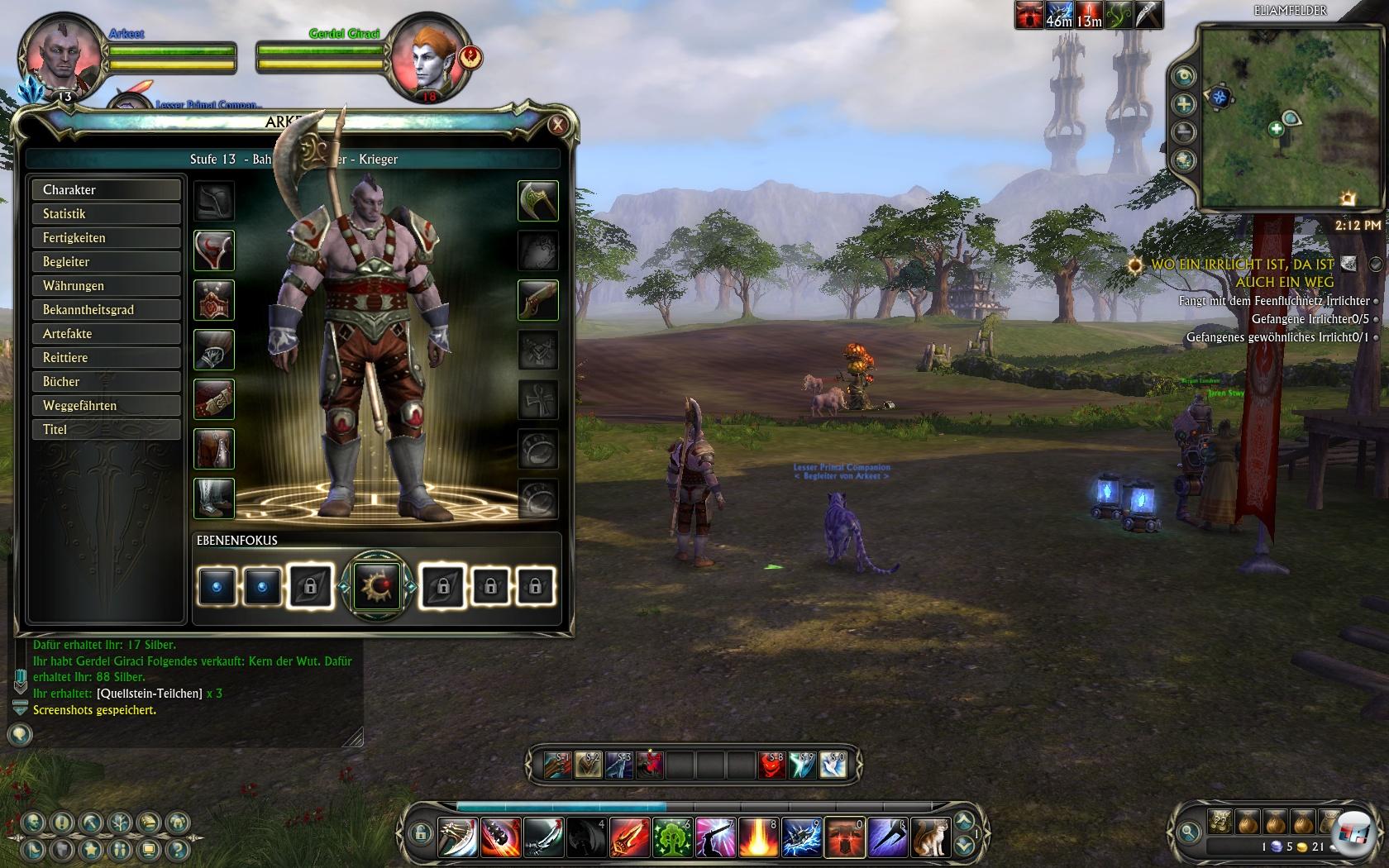Switch to the Fertigkeiten tab
This screenshot has width=1389, height=868.
pos(106,238)
